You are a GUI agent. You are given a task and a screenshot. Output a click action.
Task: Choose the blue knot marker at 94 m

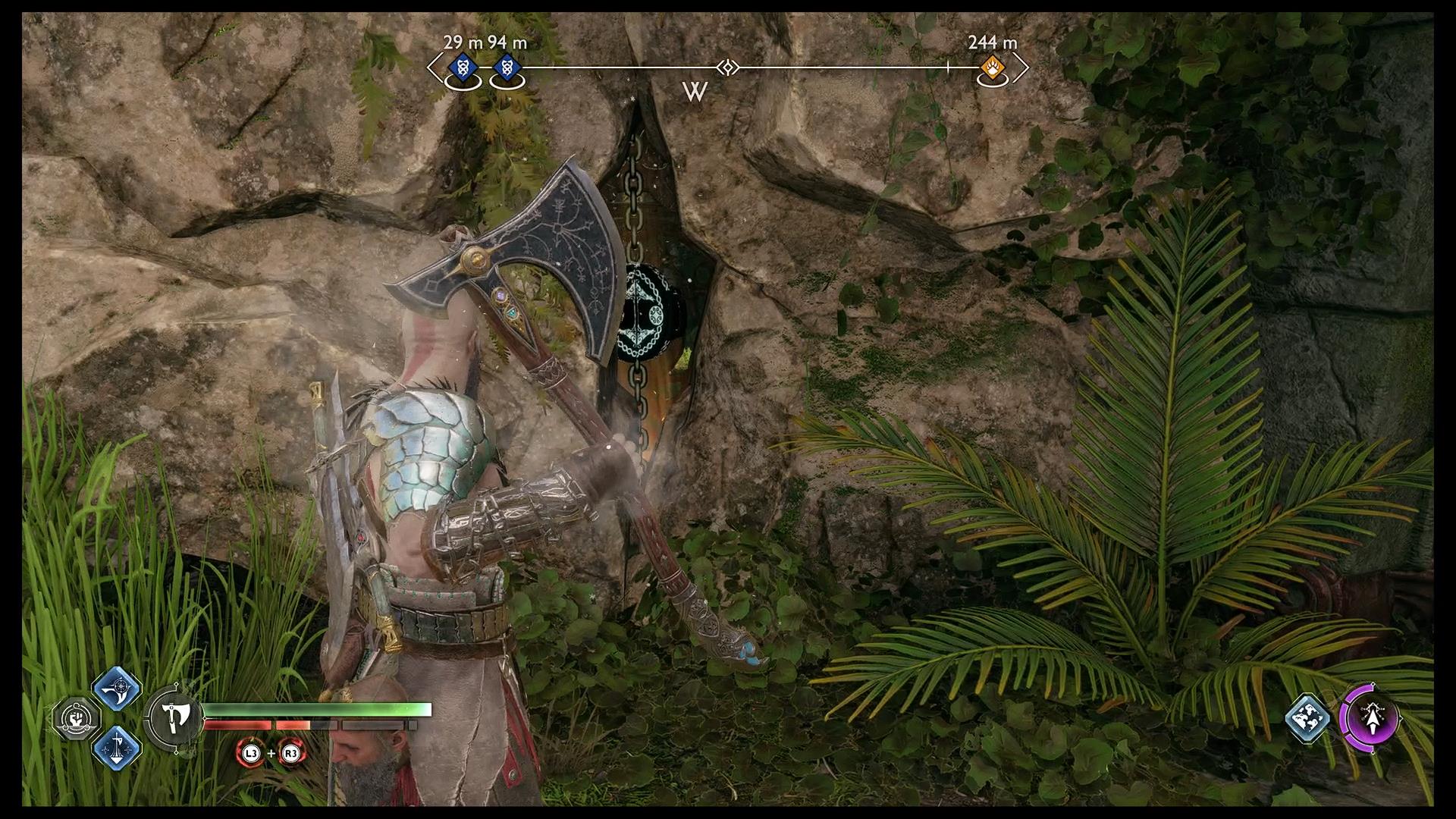click(507, 69)
